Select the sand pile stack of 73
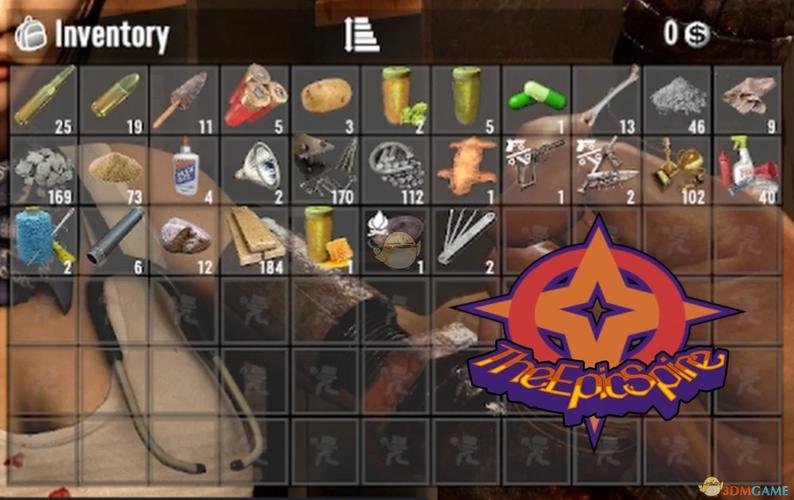Screen dimensions: 794x500 point(115,167)
